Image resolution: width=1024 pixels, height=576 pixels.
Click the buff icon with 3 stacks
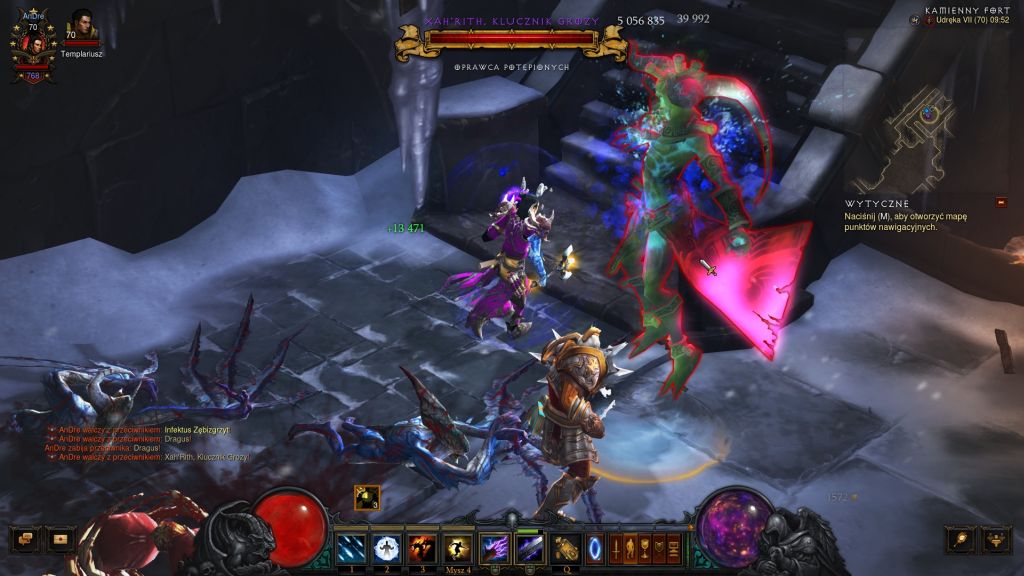point(366,497)
